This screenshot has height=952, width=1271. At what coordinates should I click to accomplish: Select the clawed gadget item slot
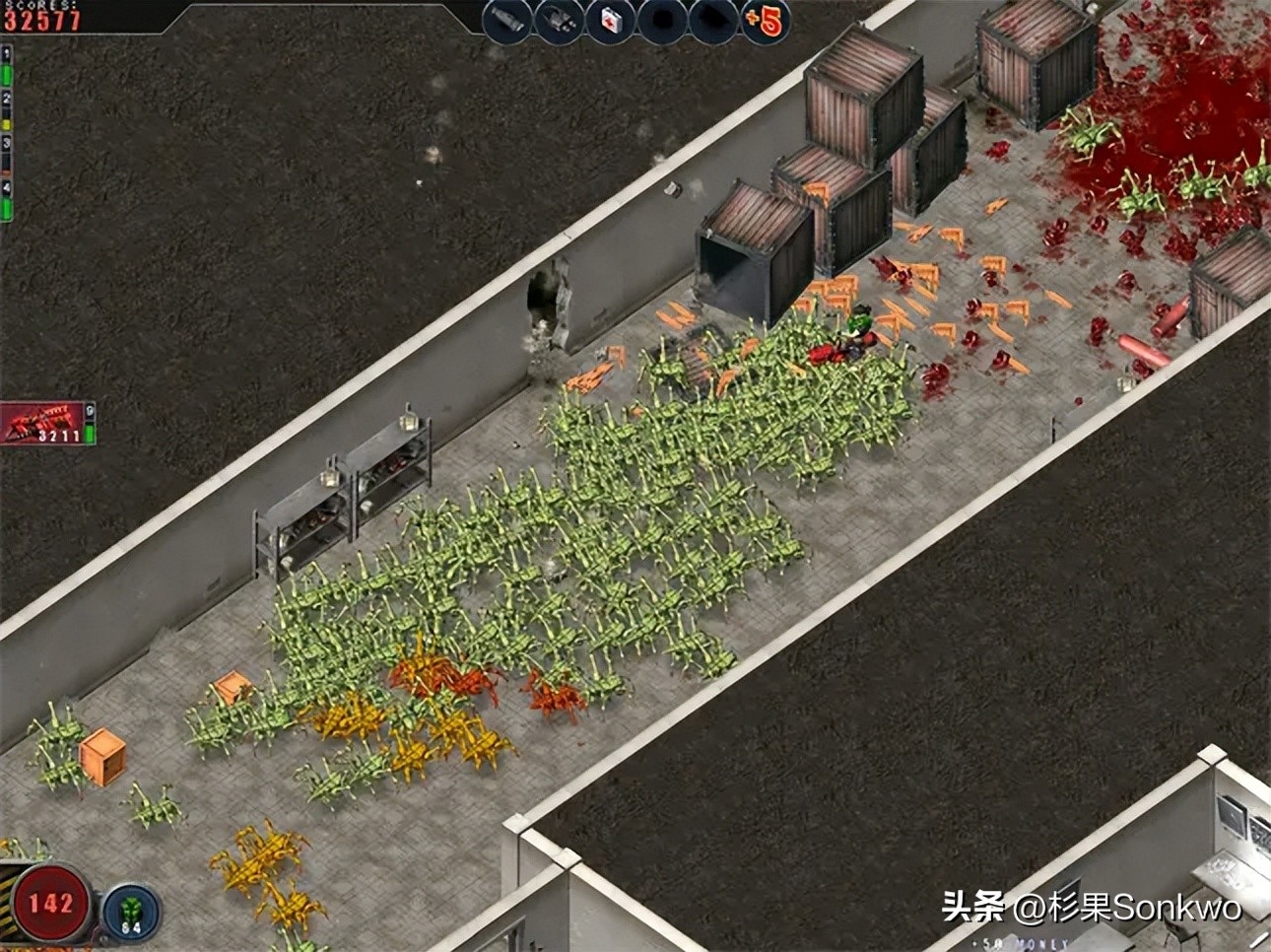(561, 19)
